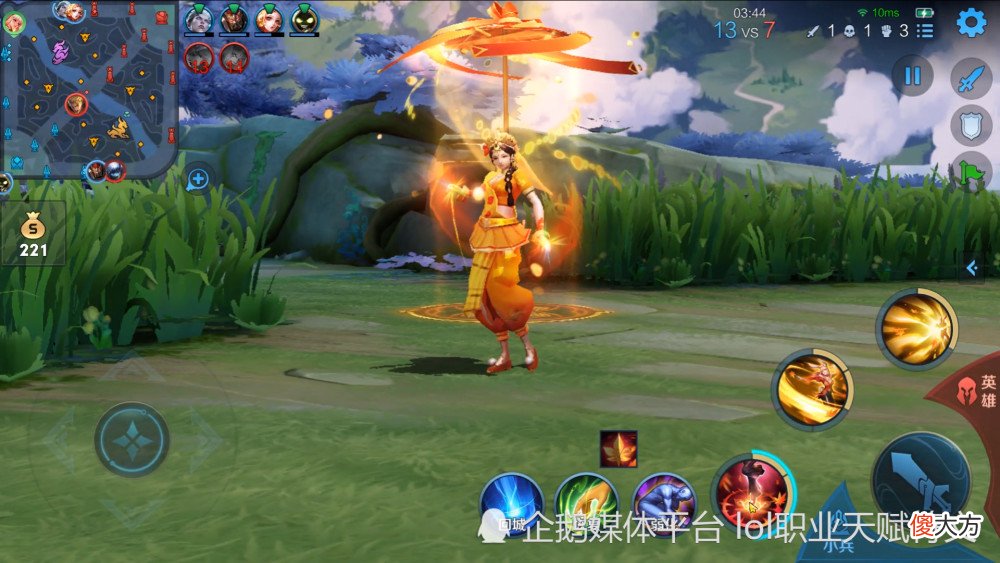Open the scoreboard list icon
This screenshot has width=1000, height=563.
point(925,31)
